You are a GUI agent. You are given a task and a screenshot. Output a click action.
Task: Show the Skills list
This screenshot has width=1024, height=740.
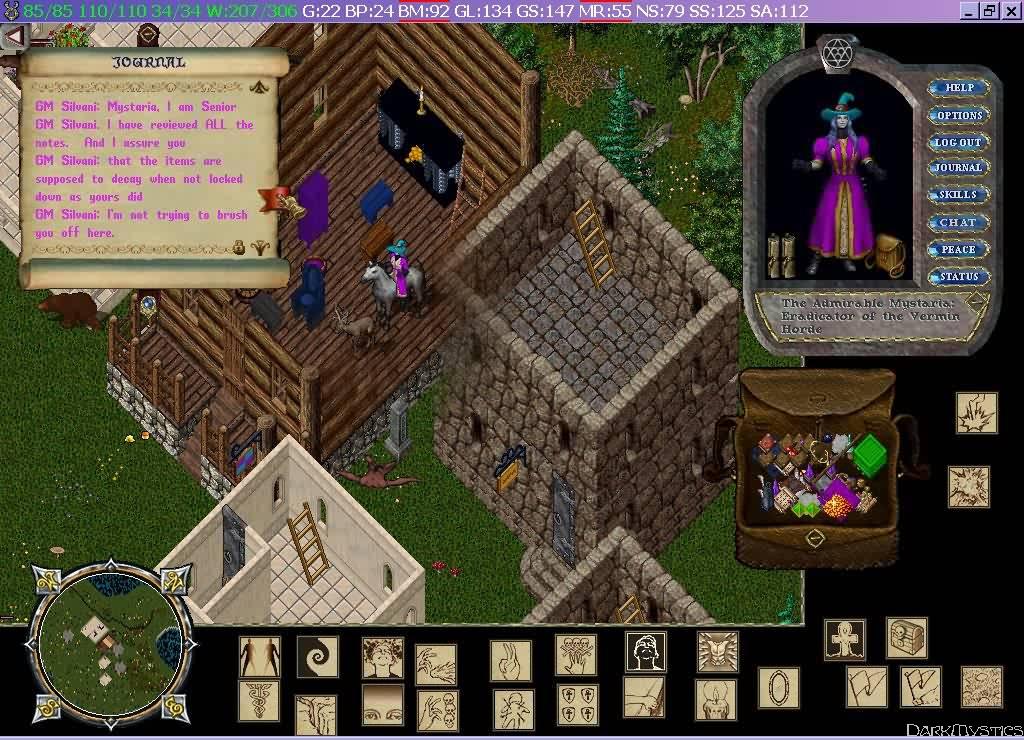959,195
